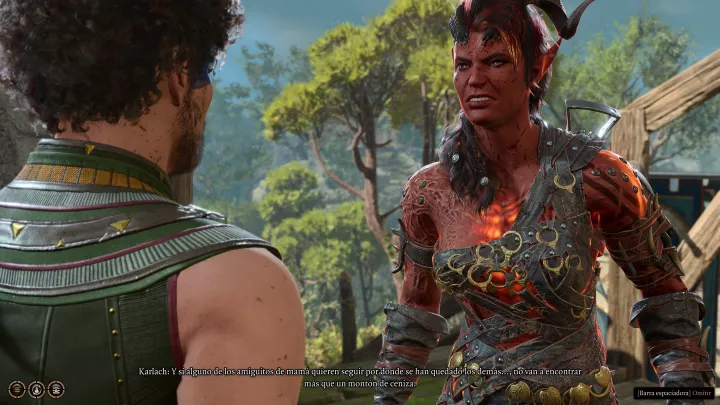Click the round figure icon beside history
The width and height of the screenshot is (720, 405).
[36, 389]
